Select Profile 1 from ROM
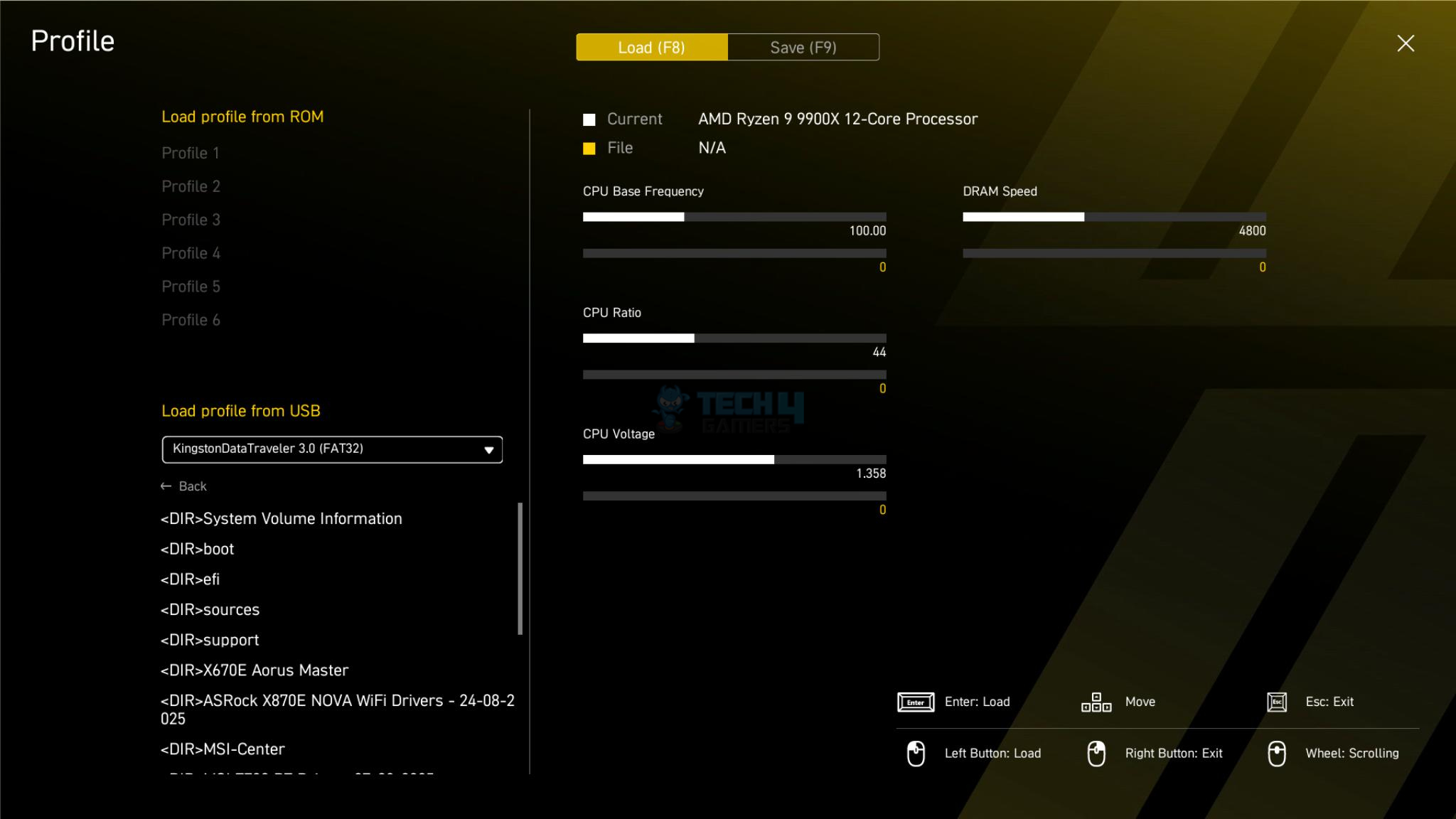The height and width of the screenshot is (819, 1456). point(191,153)
